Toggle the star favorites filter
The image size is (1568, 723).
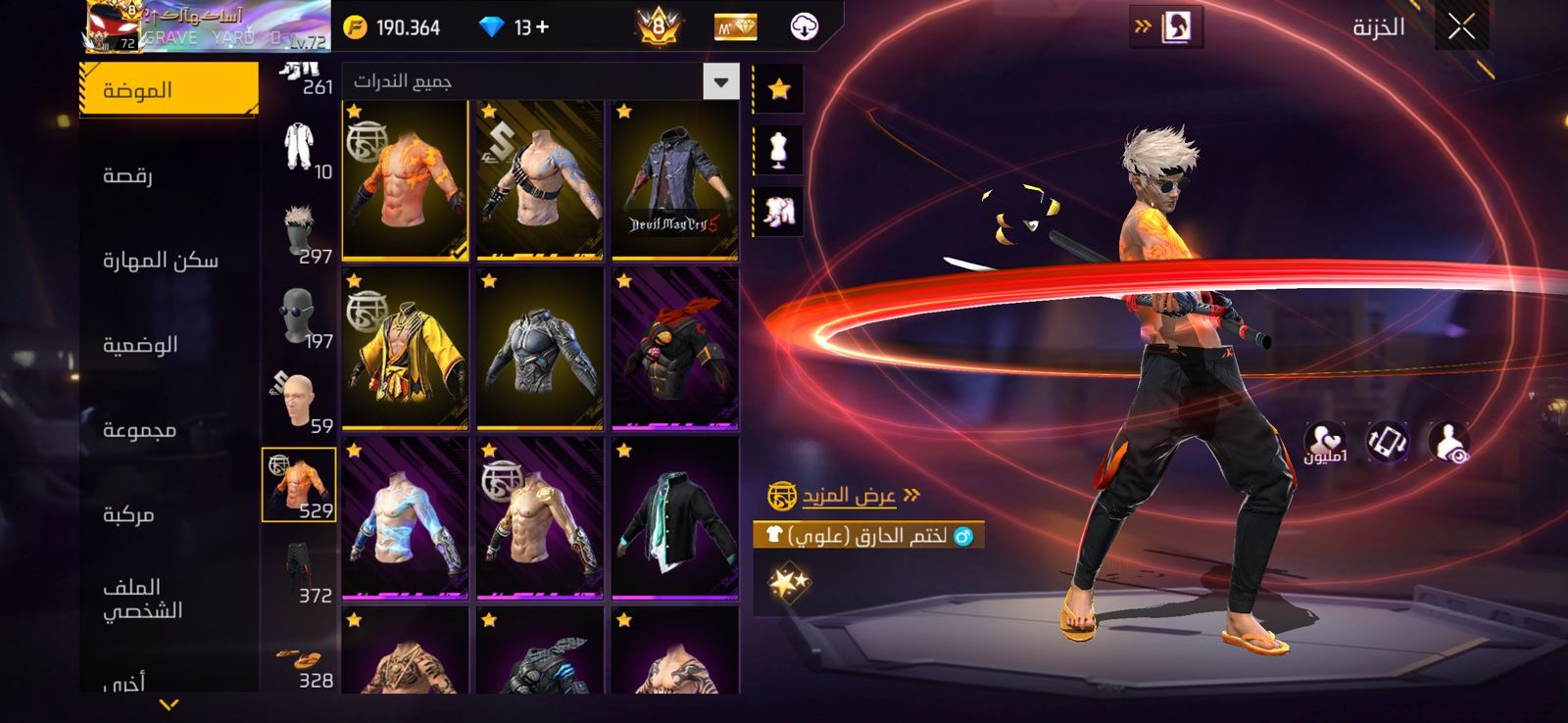779,89
